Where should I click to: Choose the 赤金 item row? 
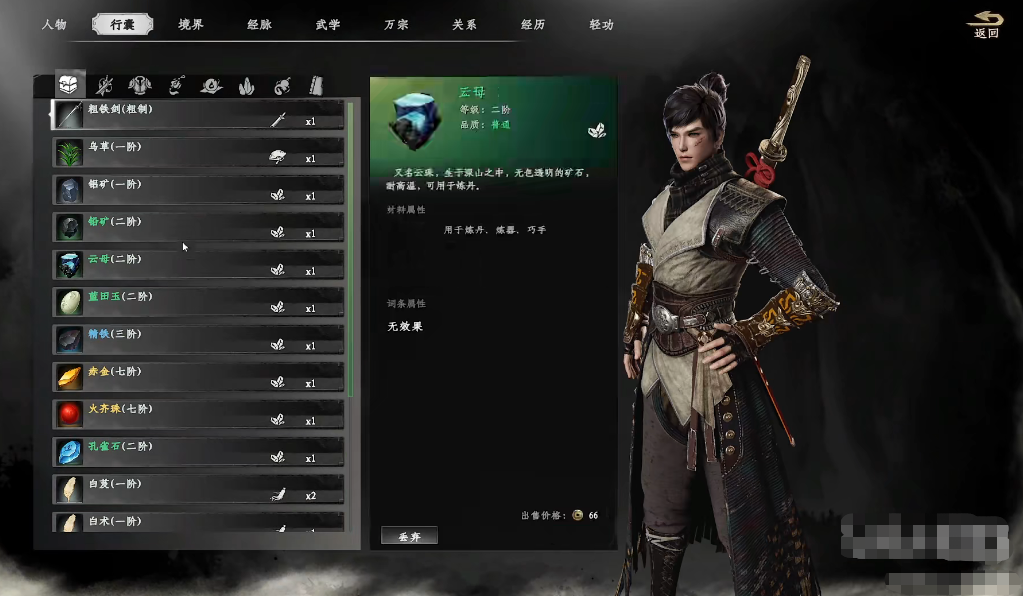point(198,377)
